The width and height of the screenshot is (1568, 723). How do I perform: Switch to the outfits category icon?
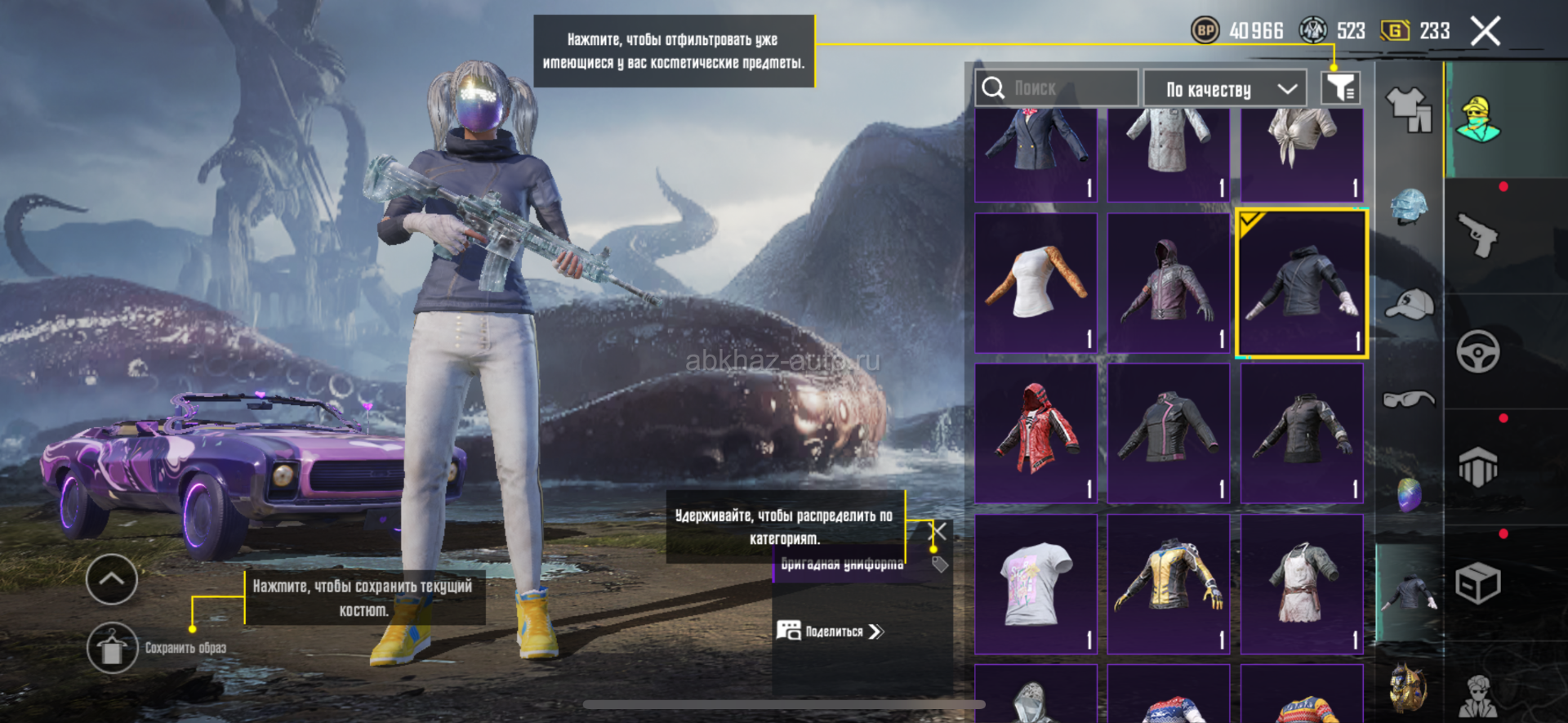pos(1409,109)
